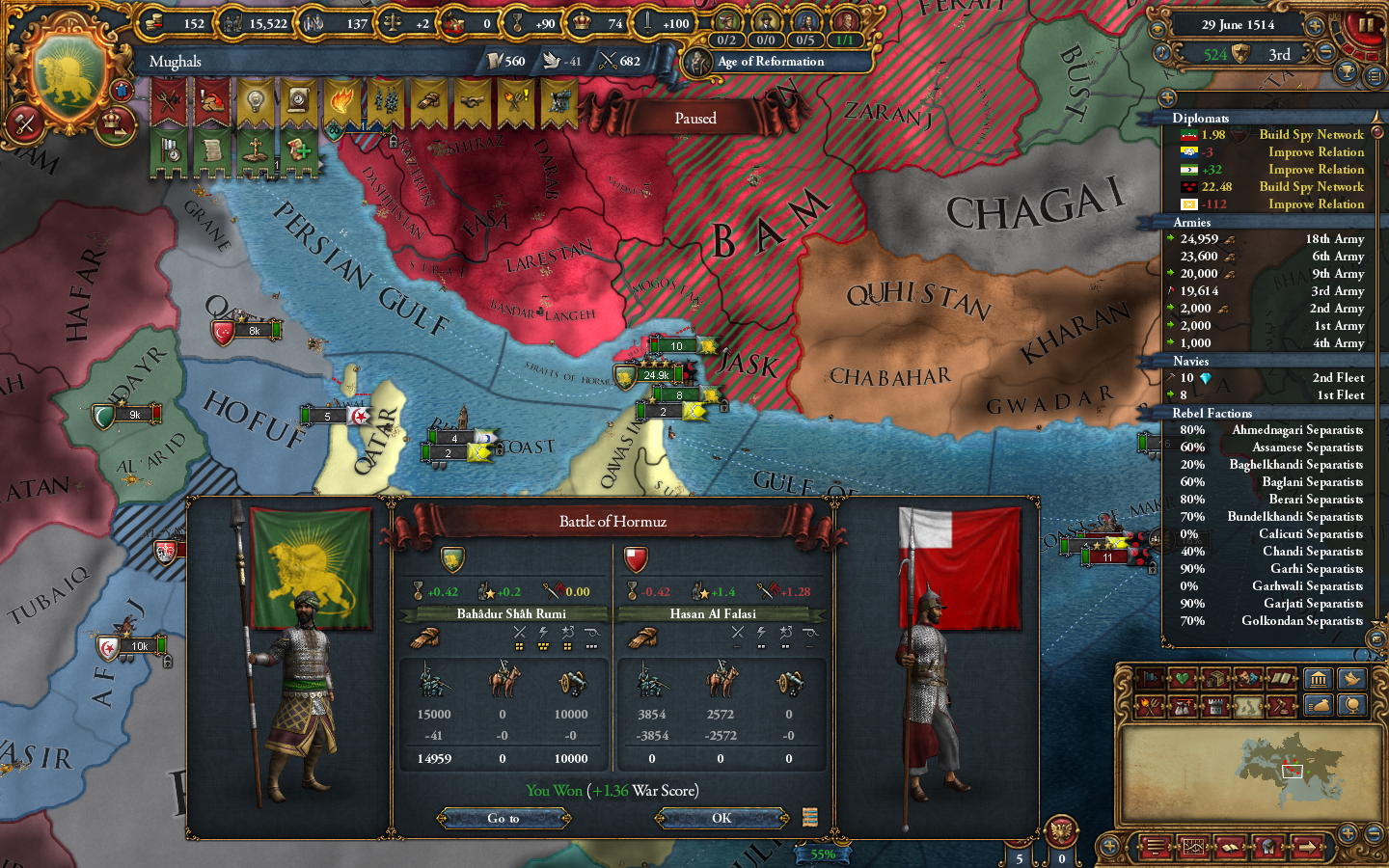Open the game menu (hamburger icon)

coord(1157,847)
